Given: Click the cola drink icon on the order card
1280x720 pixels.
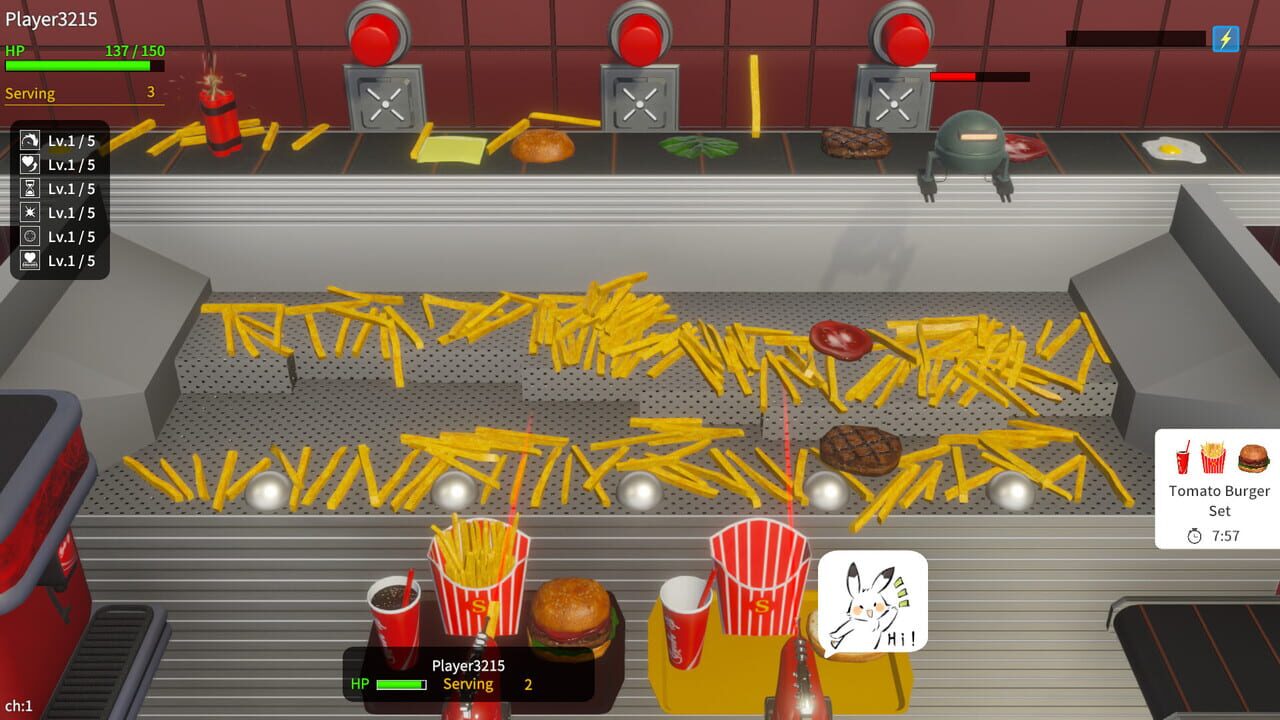Looking at the screenshot, I should pyautogui.click(x=1183, y=457).
